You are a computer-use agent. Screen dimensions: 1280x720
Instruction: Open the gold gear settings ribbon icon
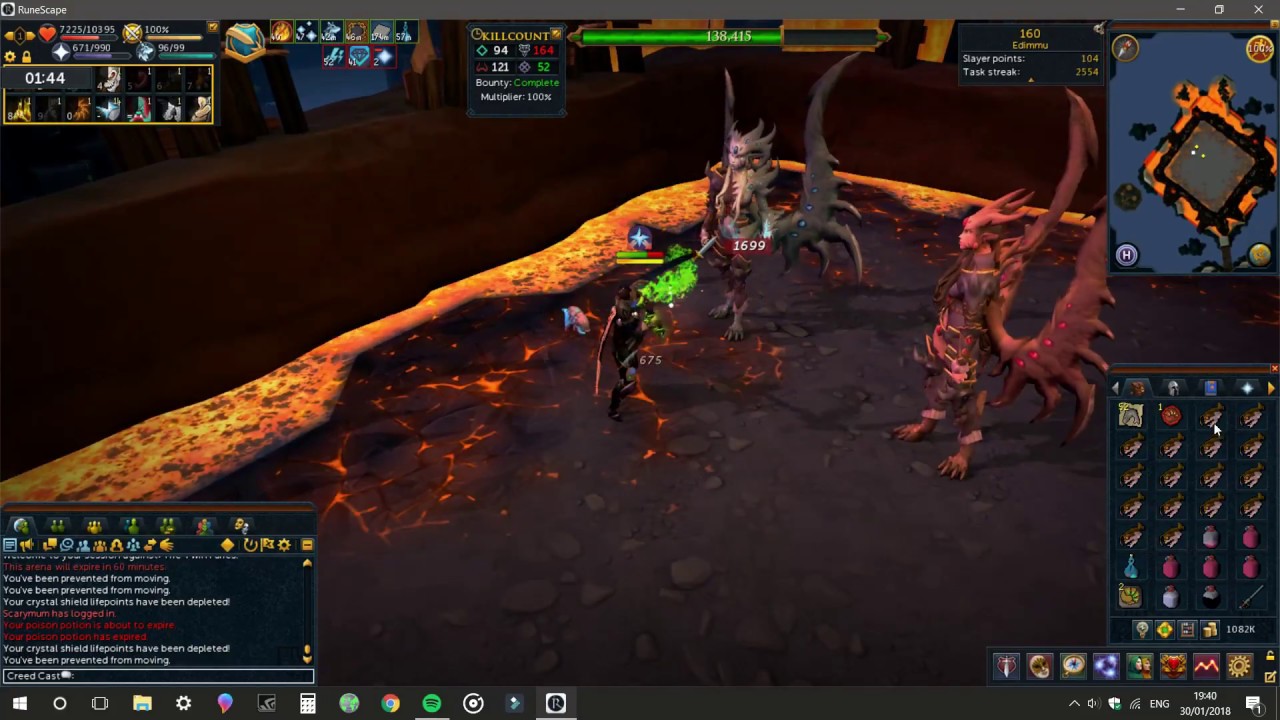click(x=1239, y=666)
